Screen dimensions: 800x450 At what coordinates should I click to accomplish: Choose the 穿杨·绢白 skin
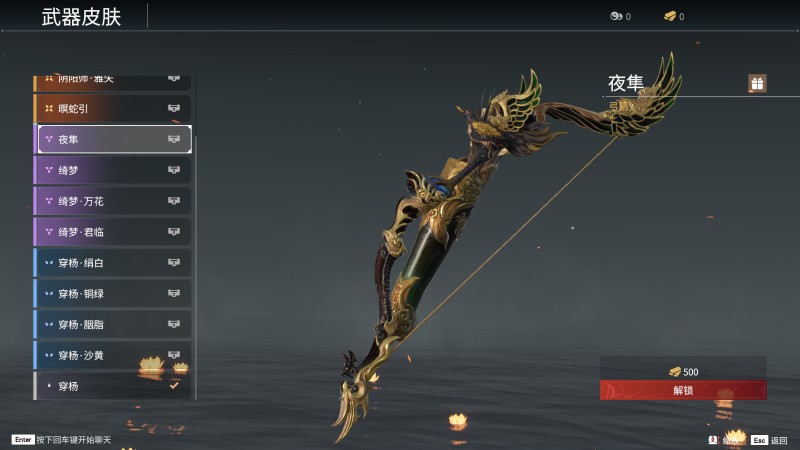[x=113, y=263]
